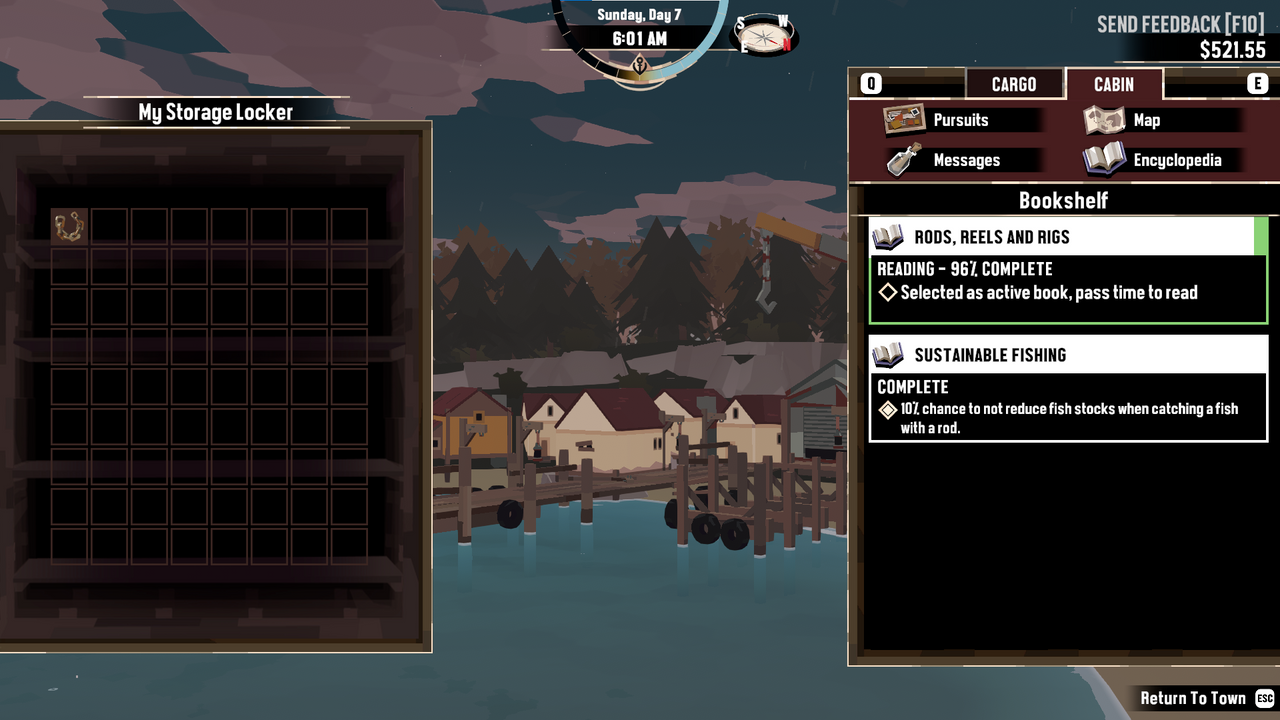Click the perk diamond on Sustainable Fishing

click(x=886, y=408)
